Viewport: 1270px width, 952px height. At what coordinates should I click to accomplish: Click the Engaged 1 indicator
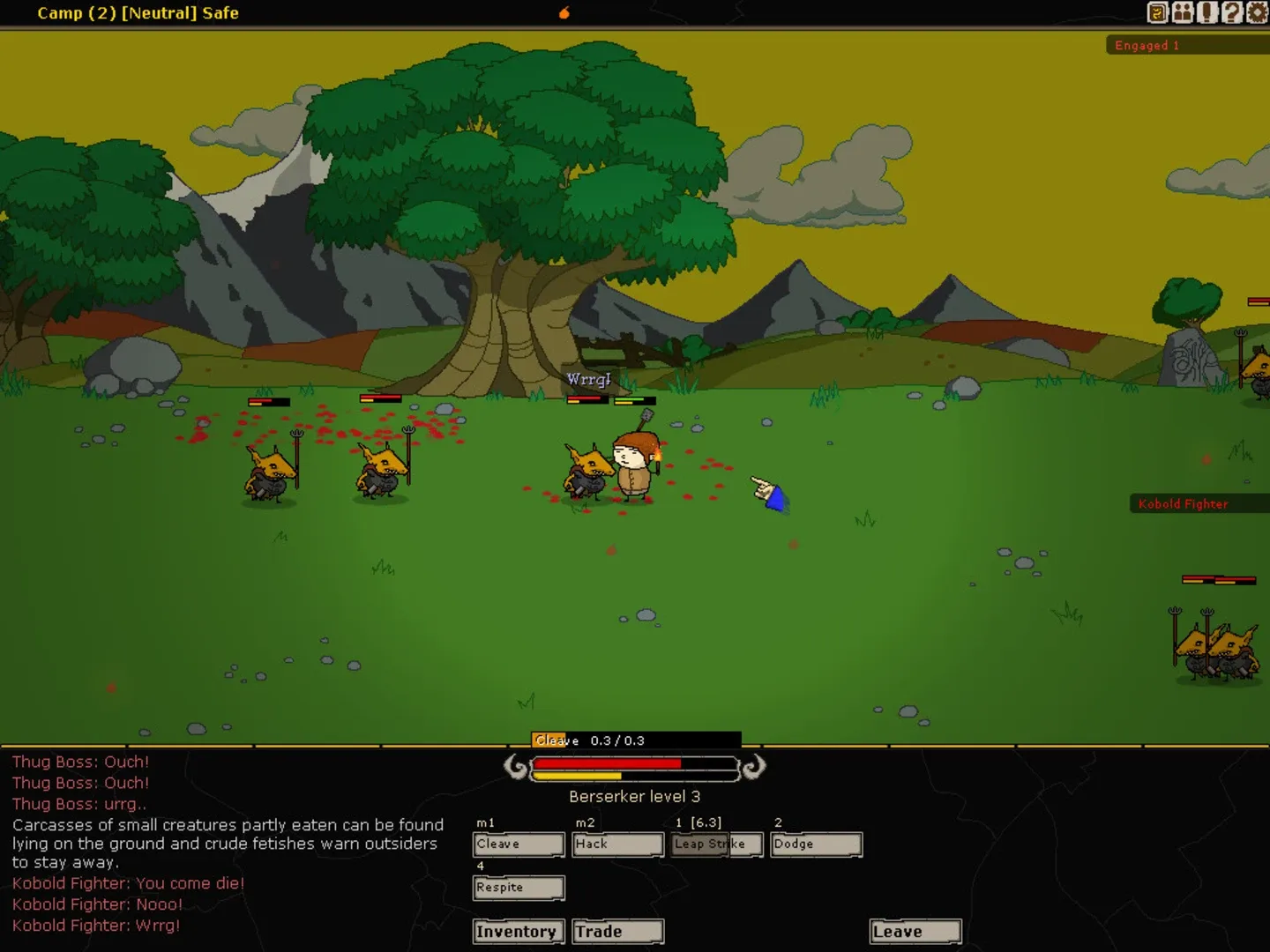click(1146, 45)
